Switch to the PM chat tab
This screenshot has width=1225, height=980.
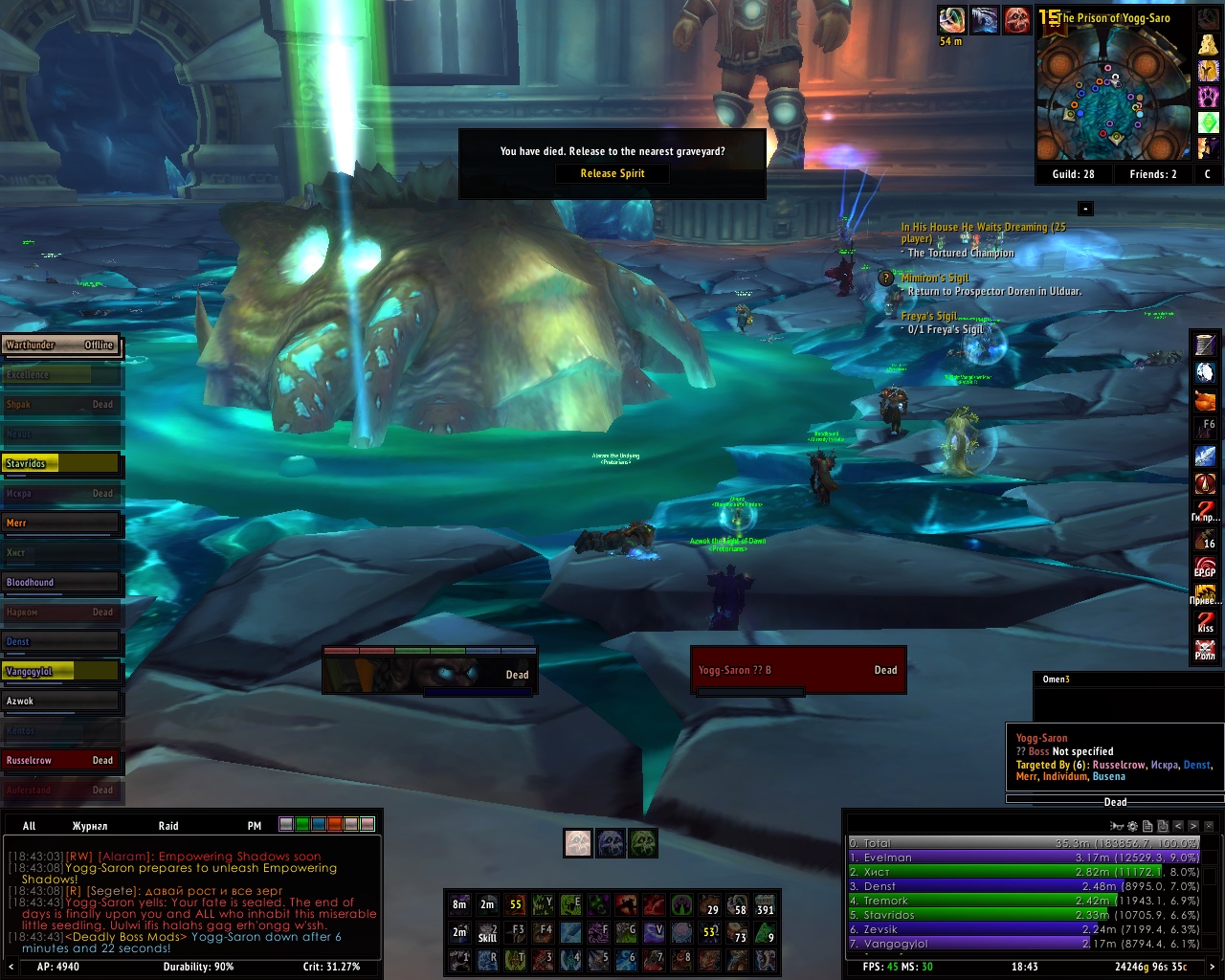pyautogui.click(x=255, y=826)
